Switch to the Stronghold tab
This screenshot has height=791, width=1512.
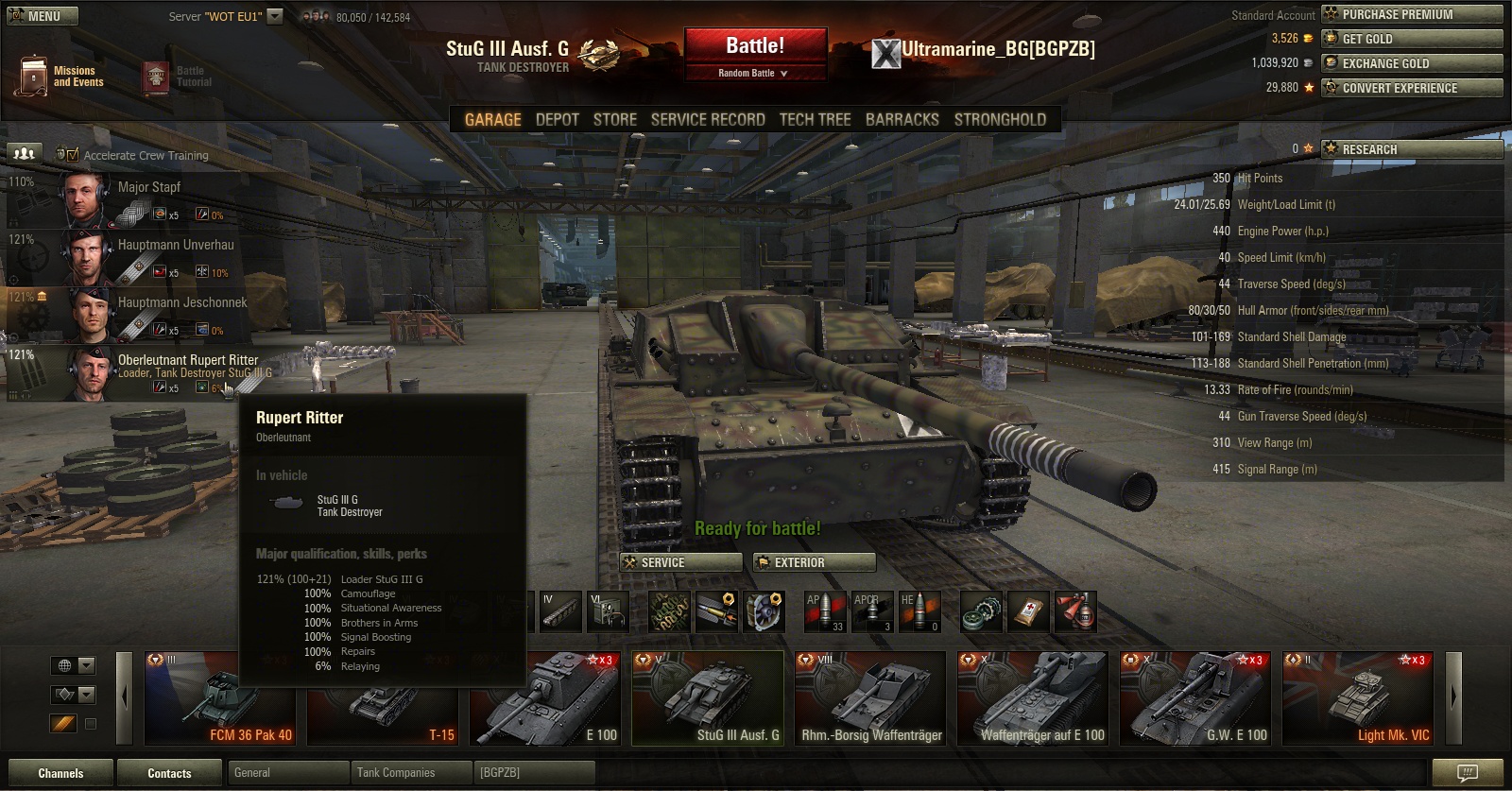(999, 120)
